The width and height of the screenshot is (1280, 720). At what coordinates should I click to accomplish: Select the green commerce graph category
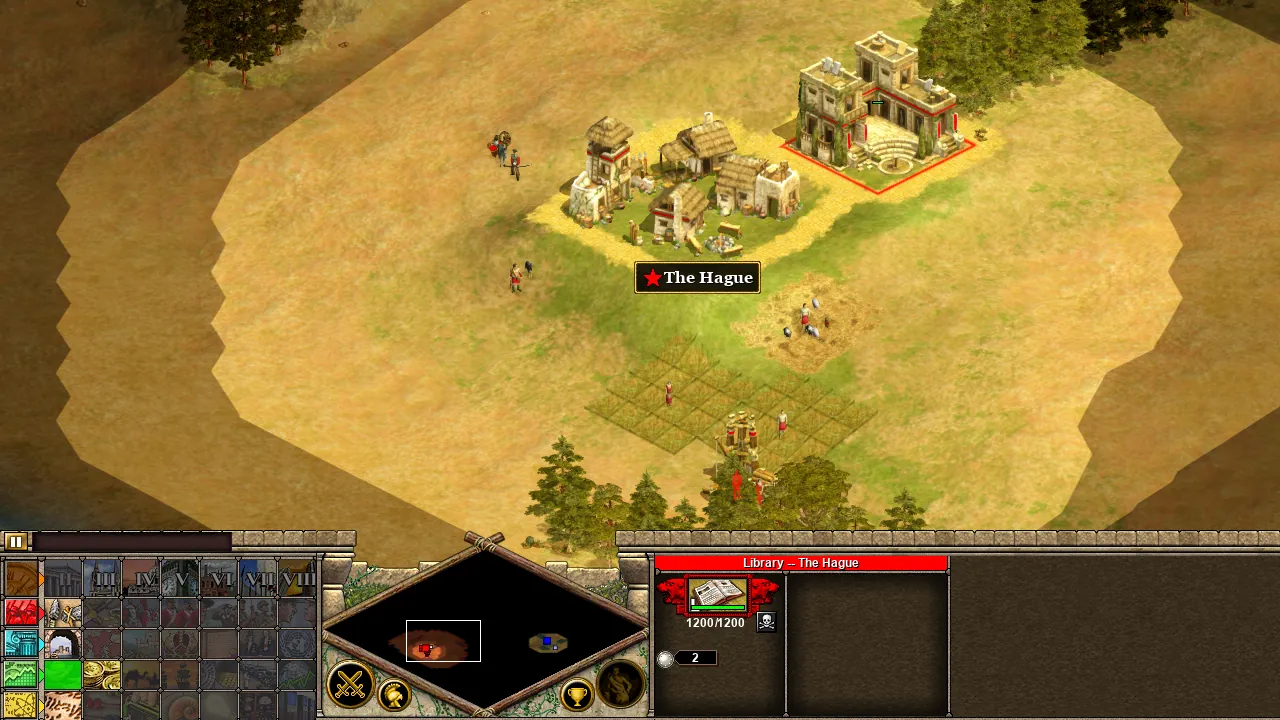click(21, 675)
